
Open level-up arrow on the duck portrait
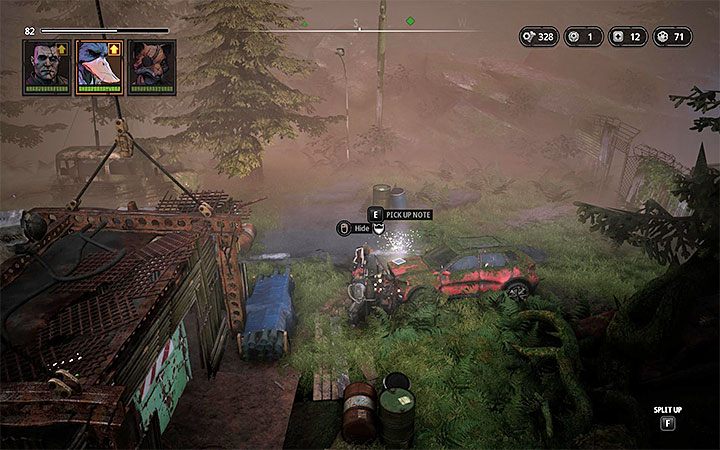(116, 48)
